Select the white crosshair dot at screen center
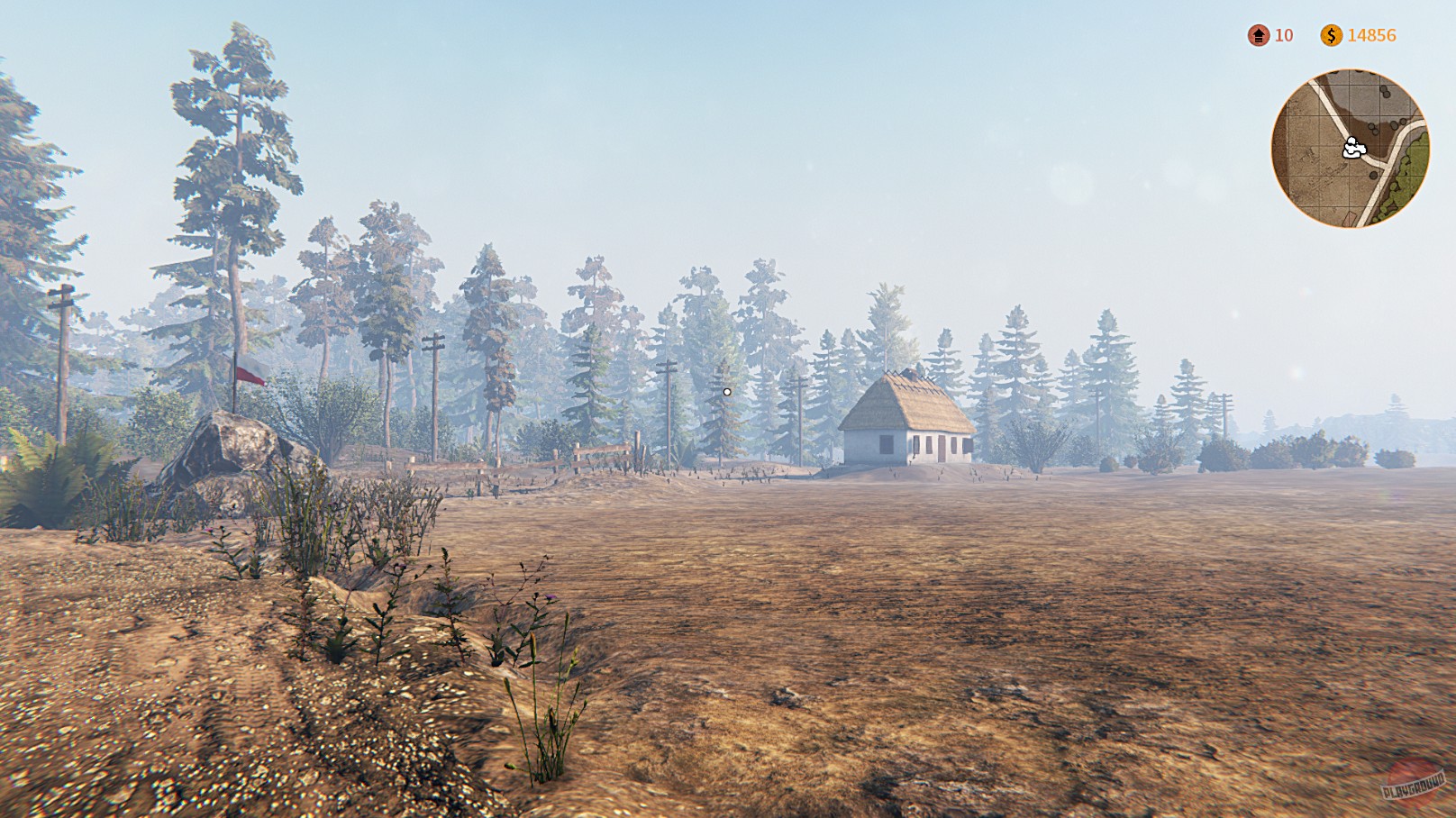Image resolution: width=1456 pixels, height=818 pixels. tap(726, 391)
